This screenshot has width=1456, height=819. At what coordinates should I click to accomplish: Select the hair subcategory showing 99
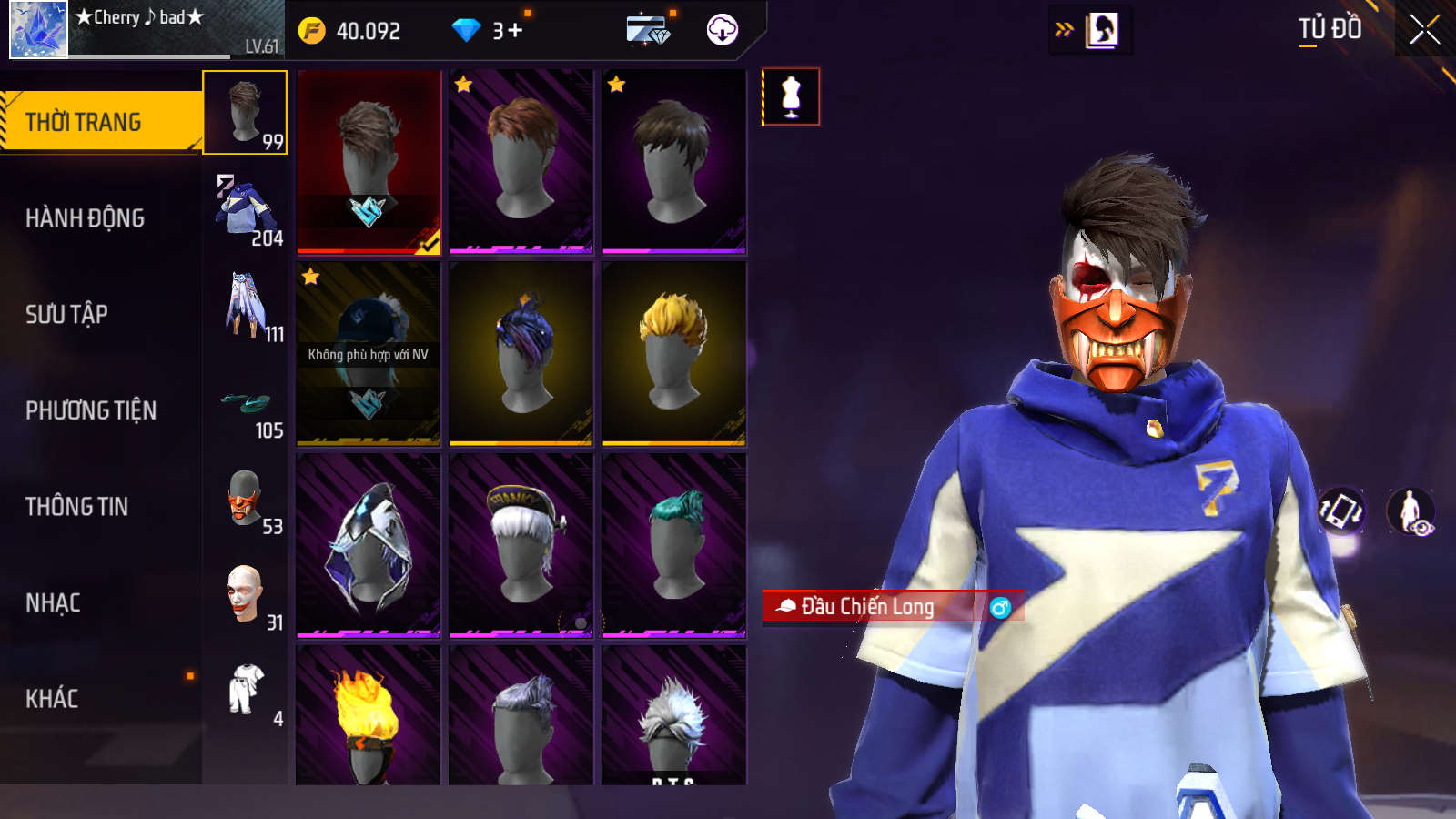click(245, 113)
